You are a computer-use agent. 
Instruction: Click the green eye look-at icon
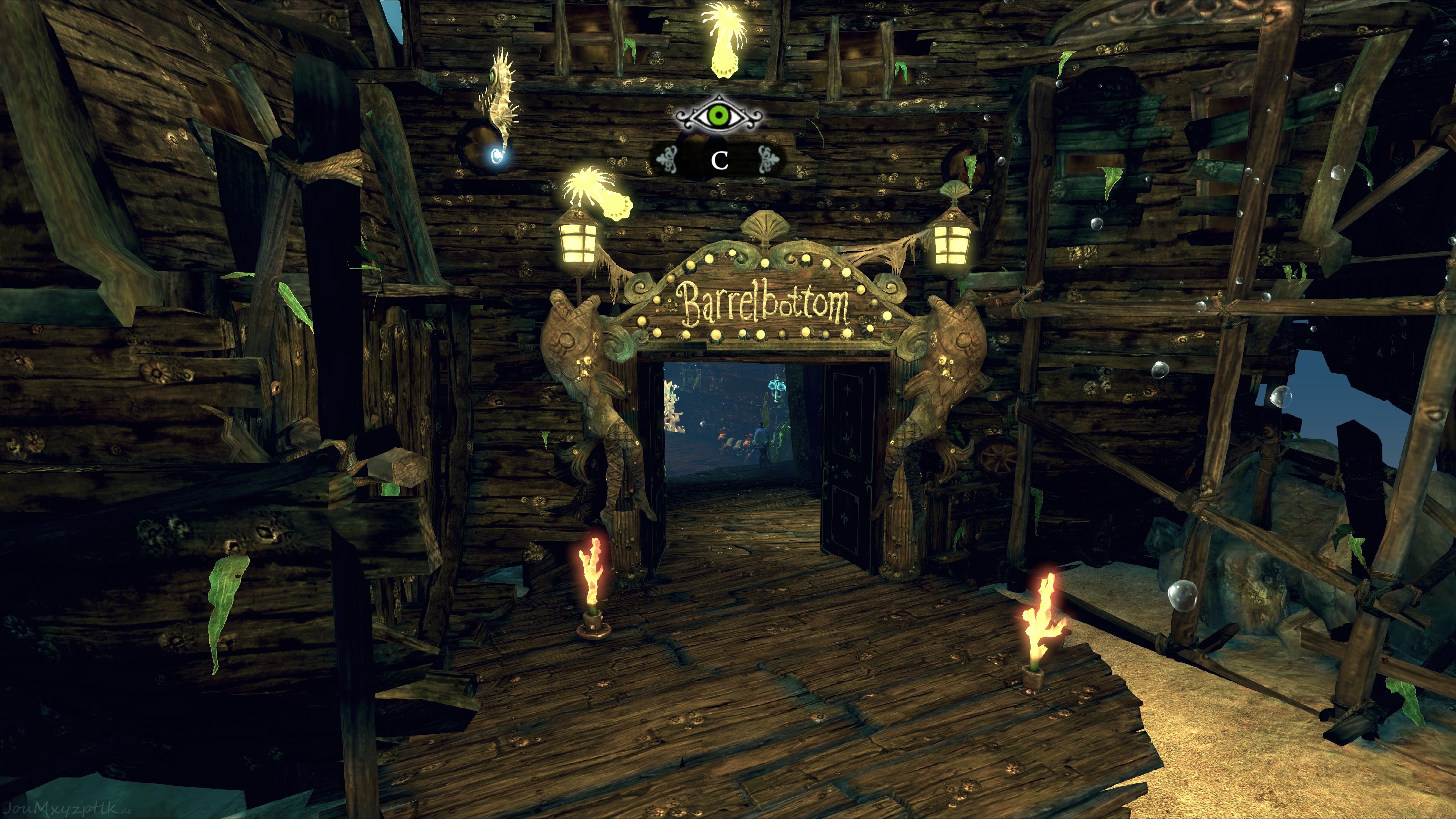point(719,116)
